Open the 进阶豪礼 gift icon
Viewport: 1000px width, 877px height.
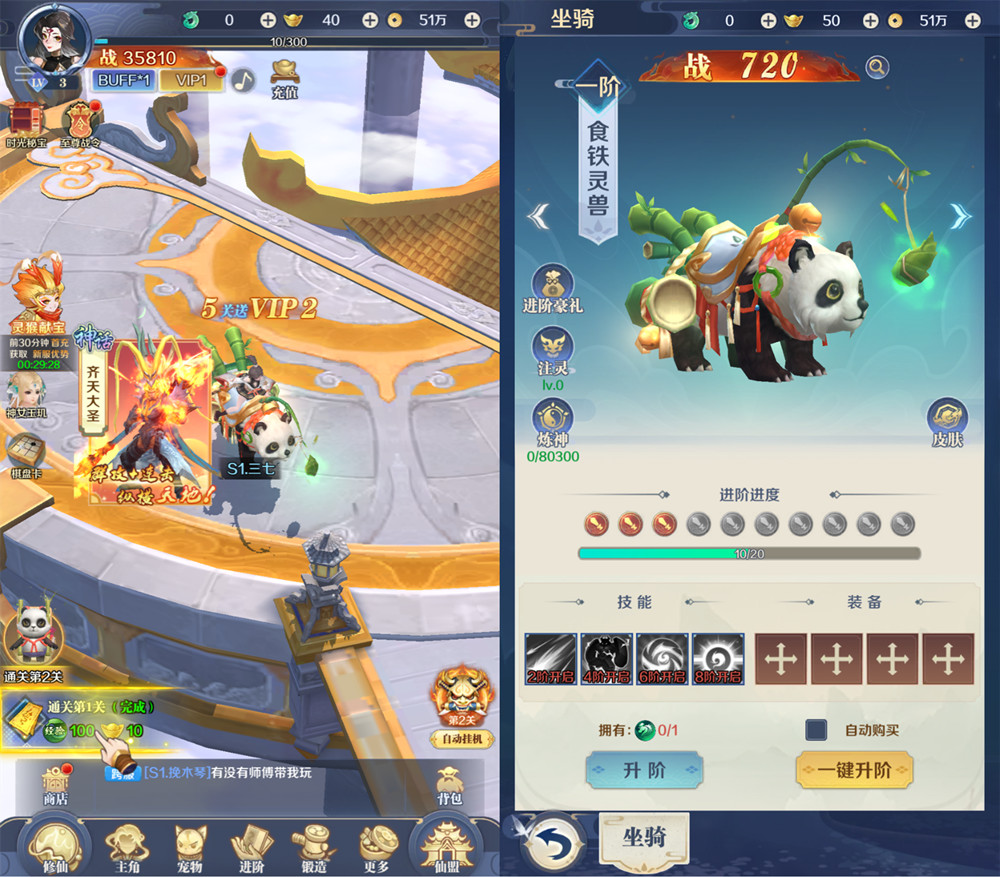[552, 288]
